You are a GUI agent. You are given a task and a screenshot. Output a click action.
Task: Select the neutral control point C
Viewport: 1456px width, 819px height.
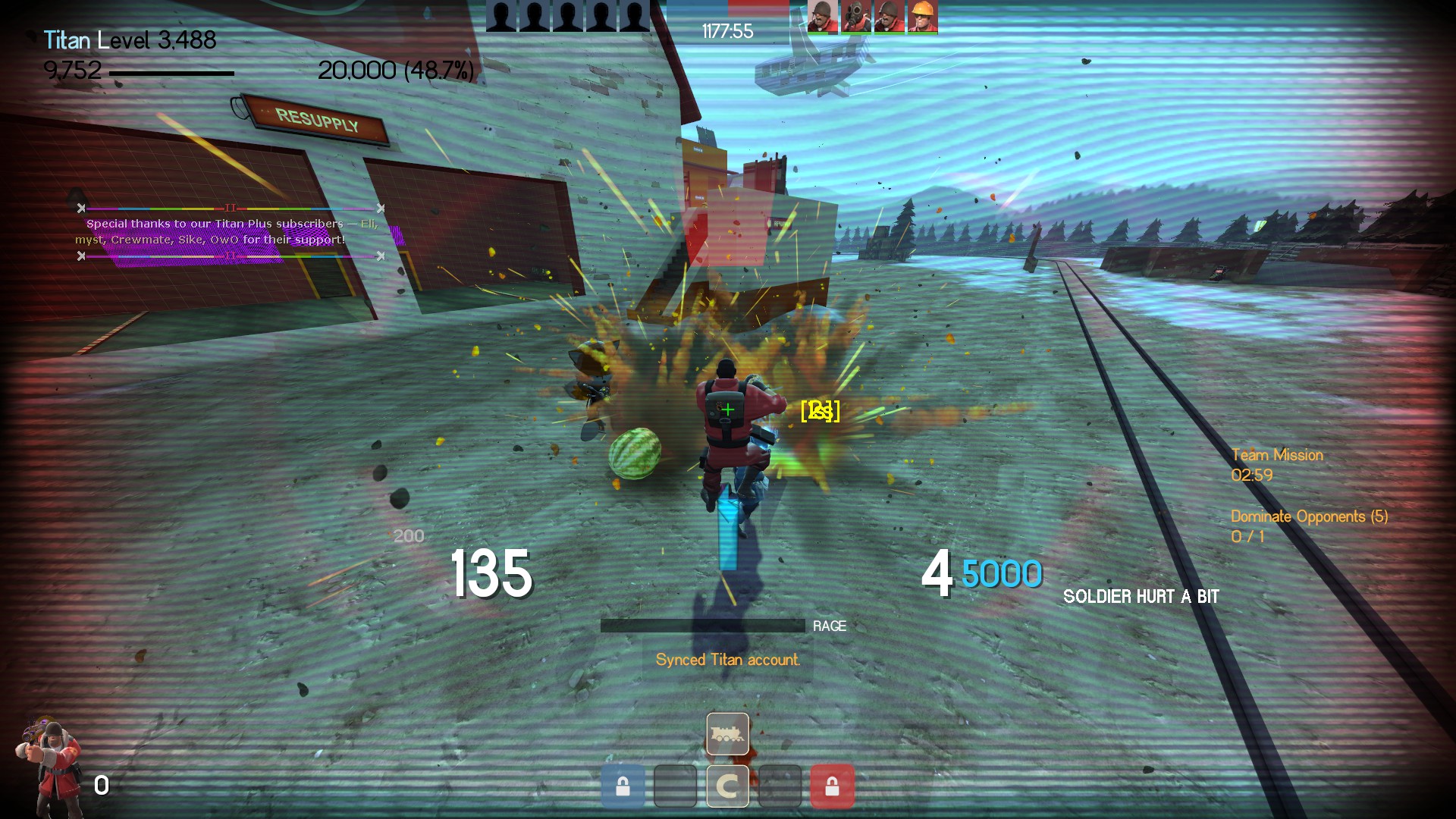tap(727, 786)
